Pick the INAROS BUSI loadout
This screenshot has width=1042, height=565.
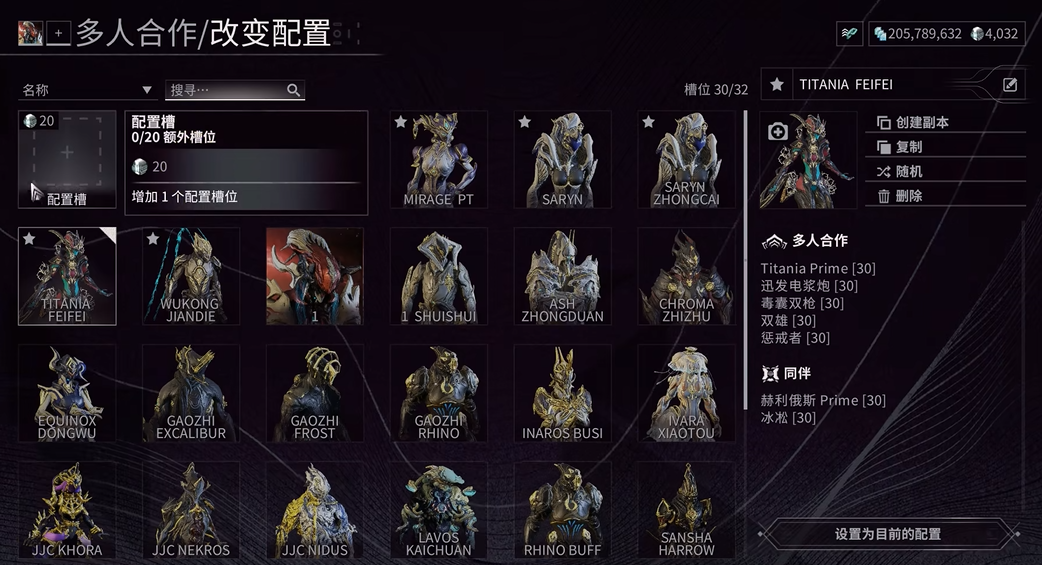pyautogui.click(x=562, y=393)
